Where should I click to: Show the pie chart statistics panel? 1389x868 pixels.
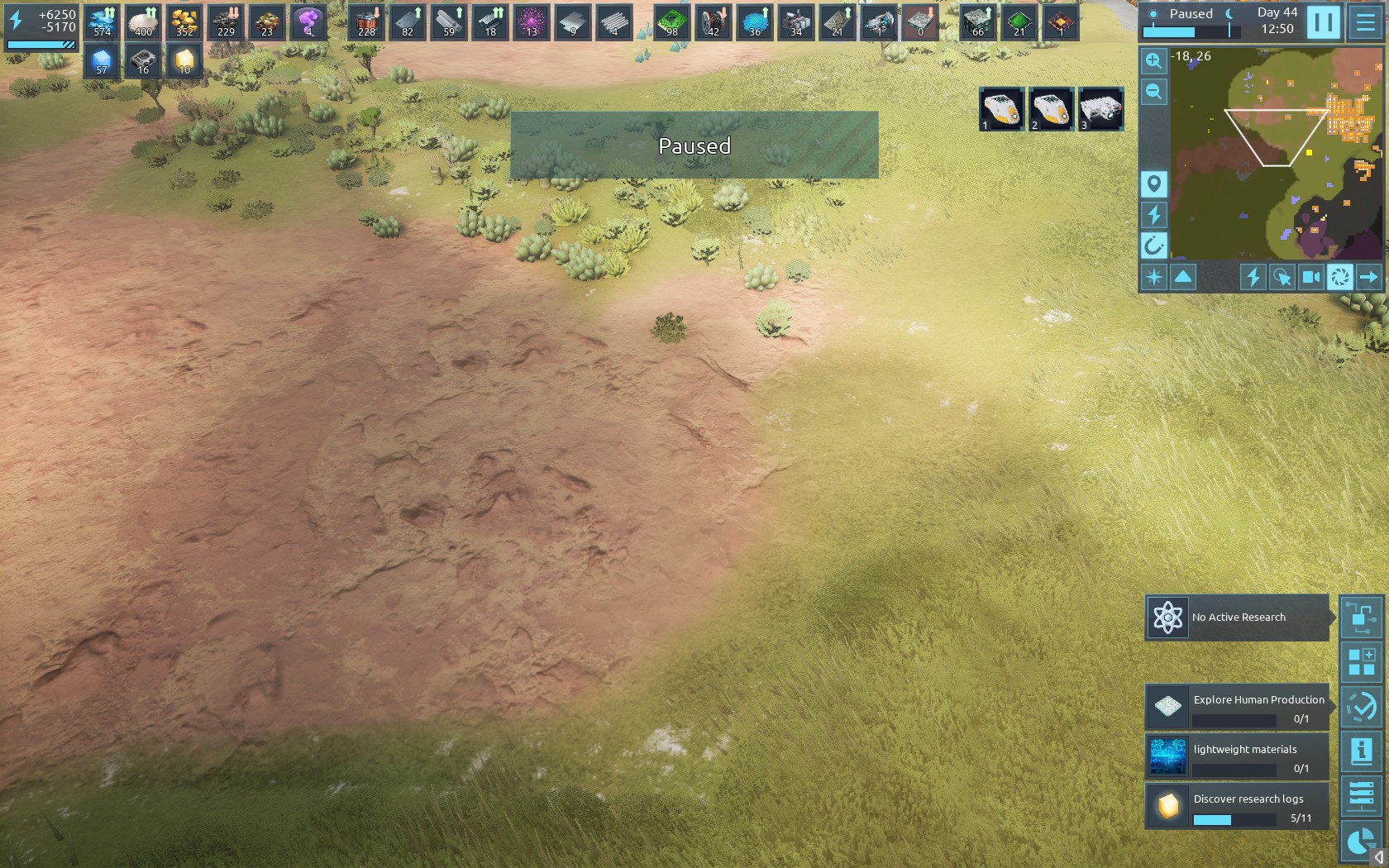1359,842
